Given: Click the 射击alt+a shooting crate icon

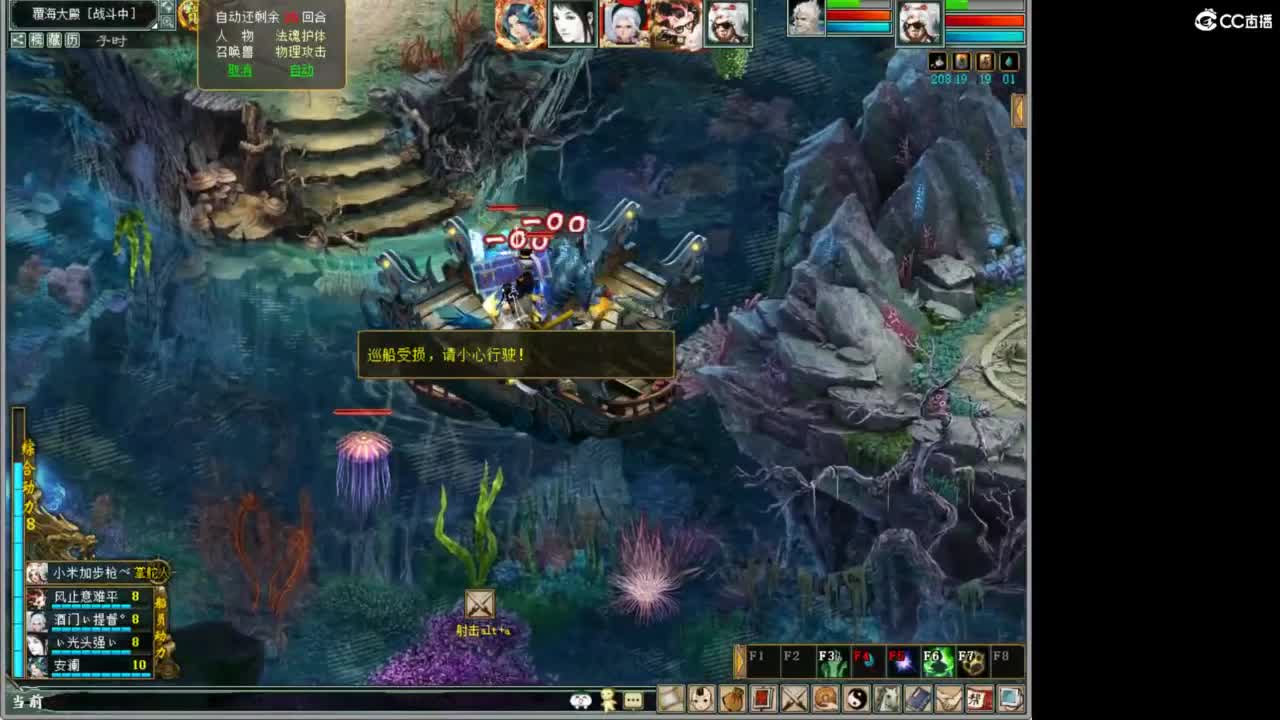Looking at the screenshot, I should tap(478, 605).
